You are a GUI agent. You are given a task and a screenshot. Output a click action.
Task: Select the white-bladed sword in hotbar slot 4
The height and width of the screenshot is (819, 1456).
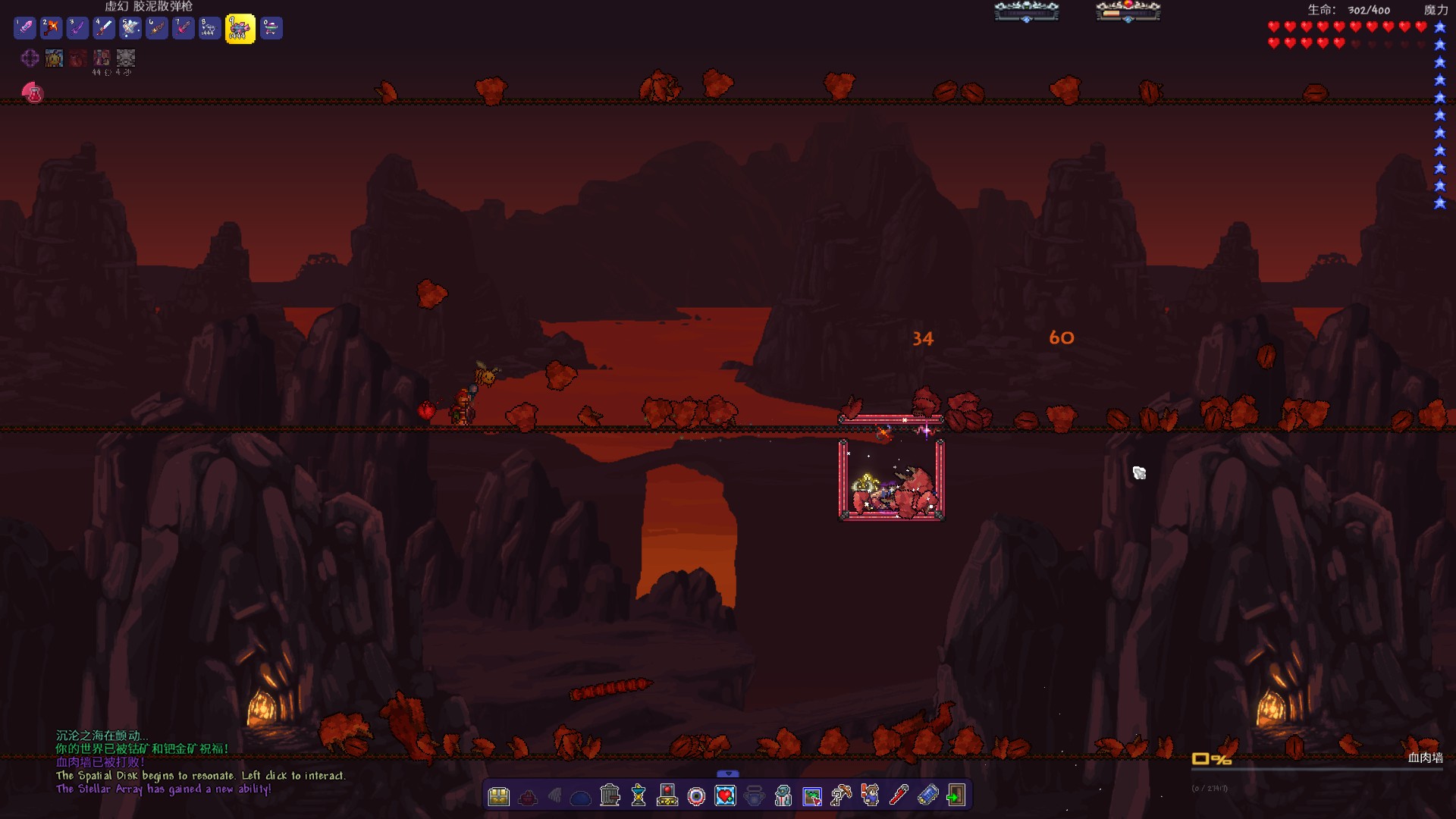pos(104,29)
